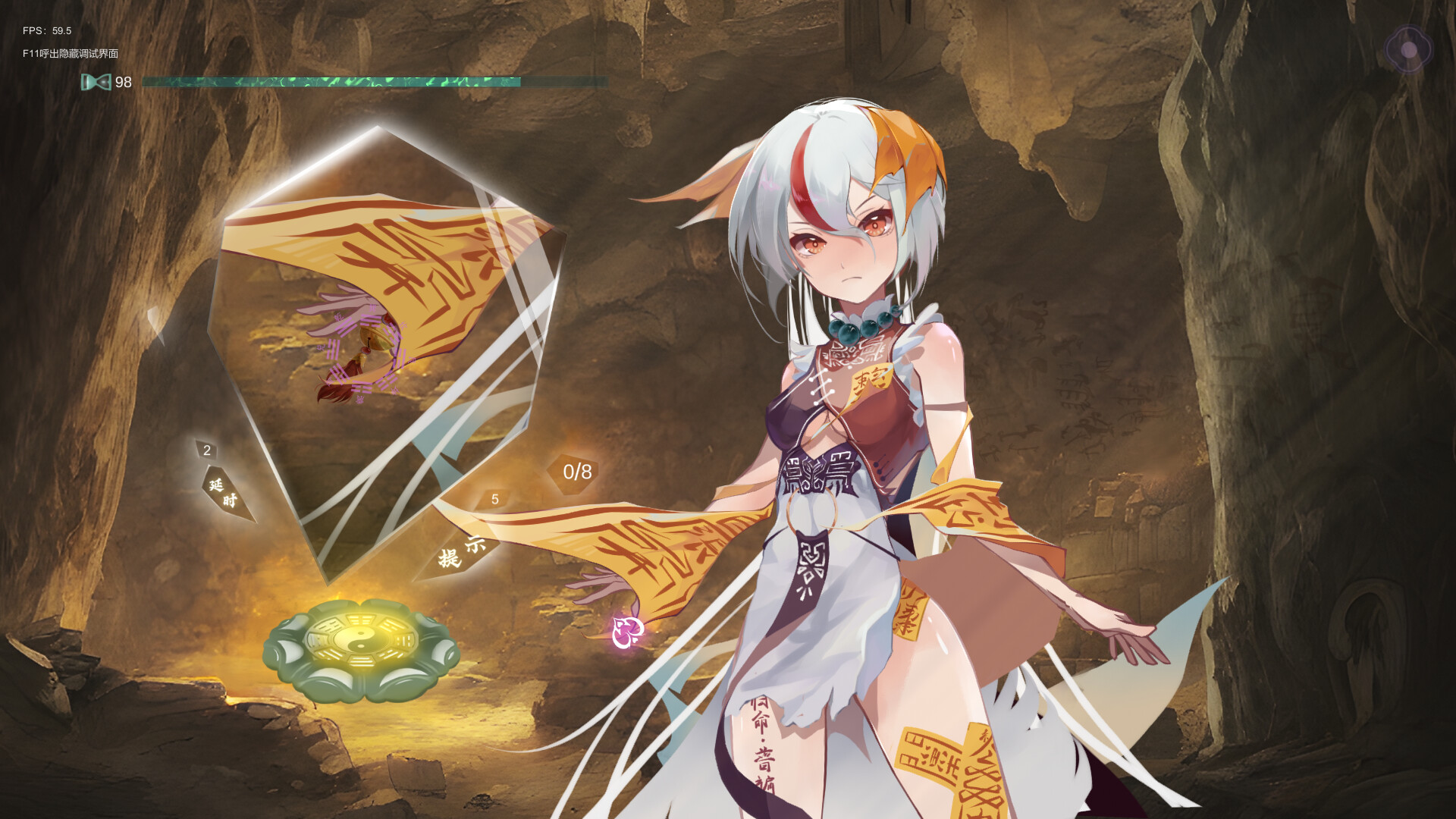
Task: Expand the 0/8 collection counter panel
Action: point(579,471)
